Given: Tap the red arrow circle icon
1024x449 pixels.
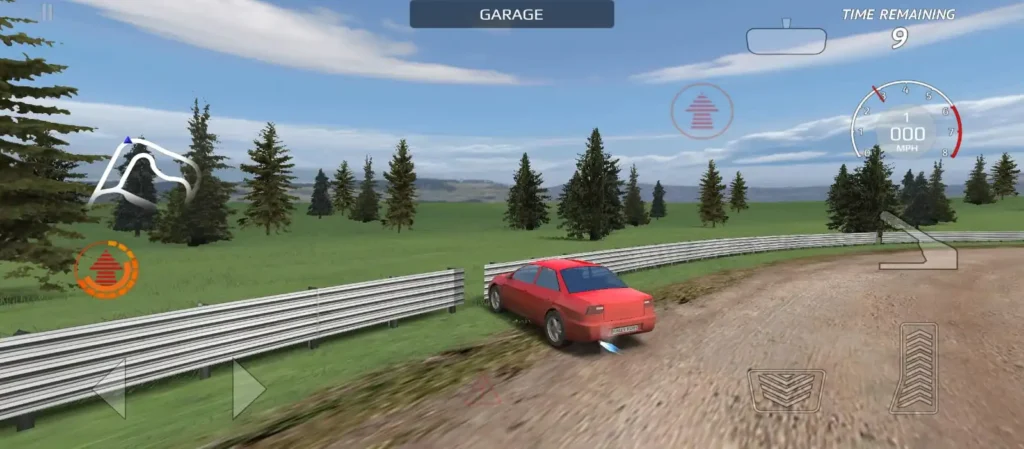Looking at the screenshot, I should coord(702,111).
